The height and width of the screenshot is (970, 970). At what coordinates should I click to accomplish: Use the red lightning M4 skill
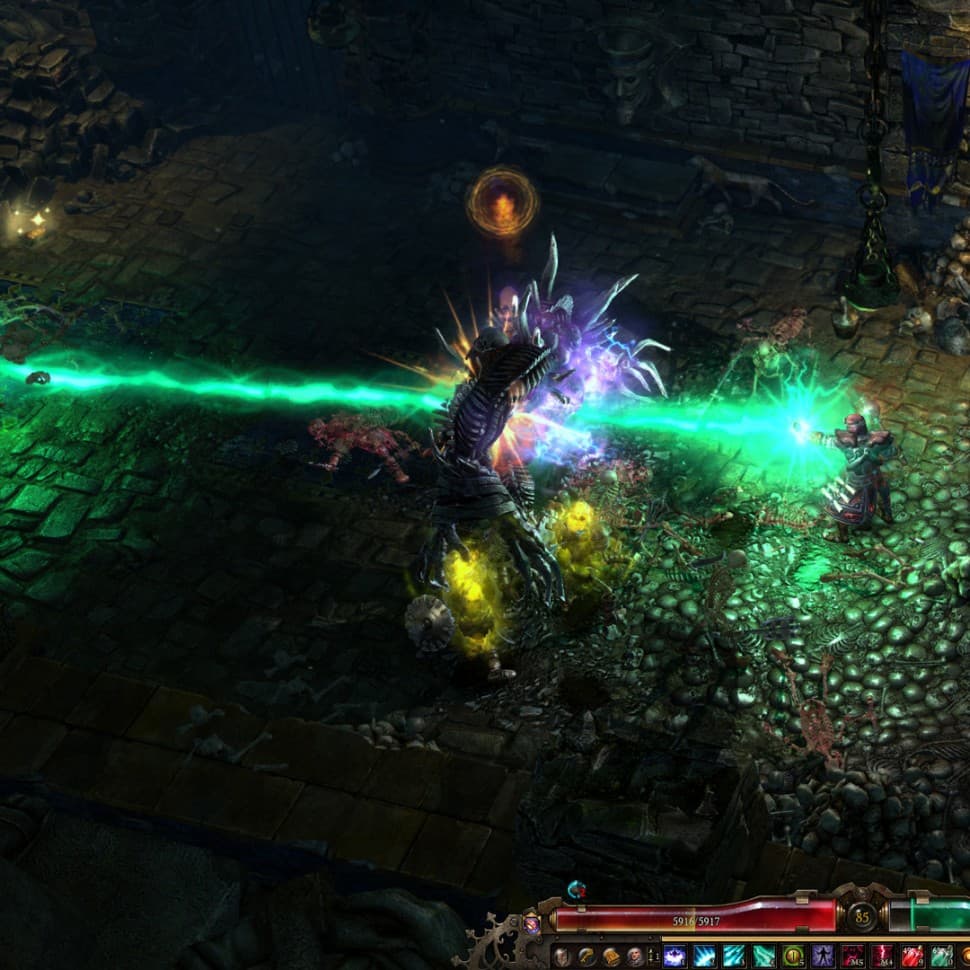[882, 956]
